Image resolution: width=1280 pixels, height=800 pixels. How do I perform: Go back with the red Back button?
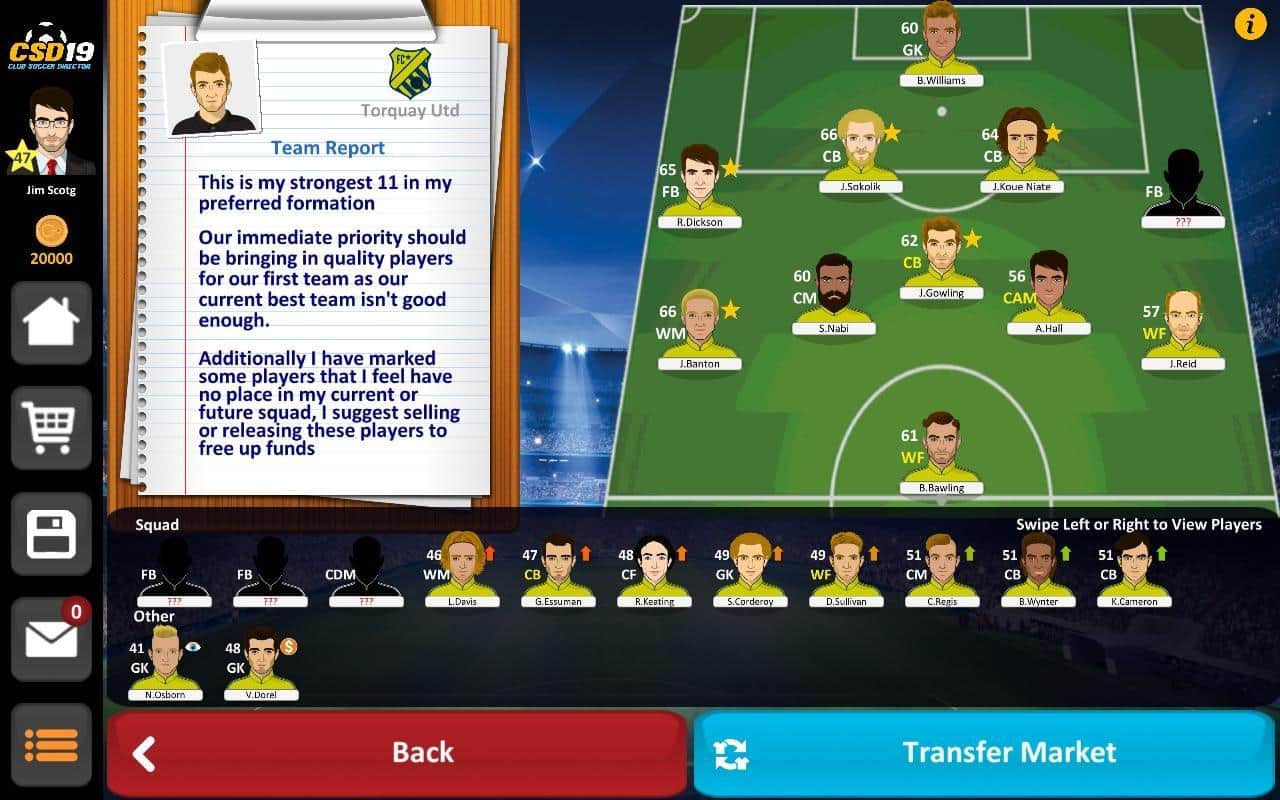[x=396, y=753]
